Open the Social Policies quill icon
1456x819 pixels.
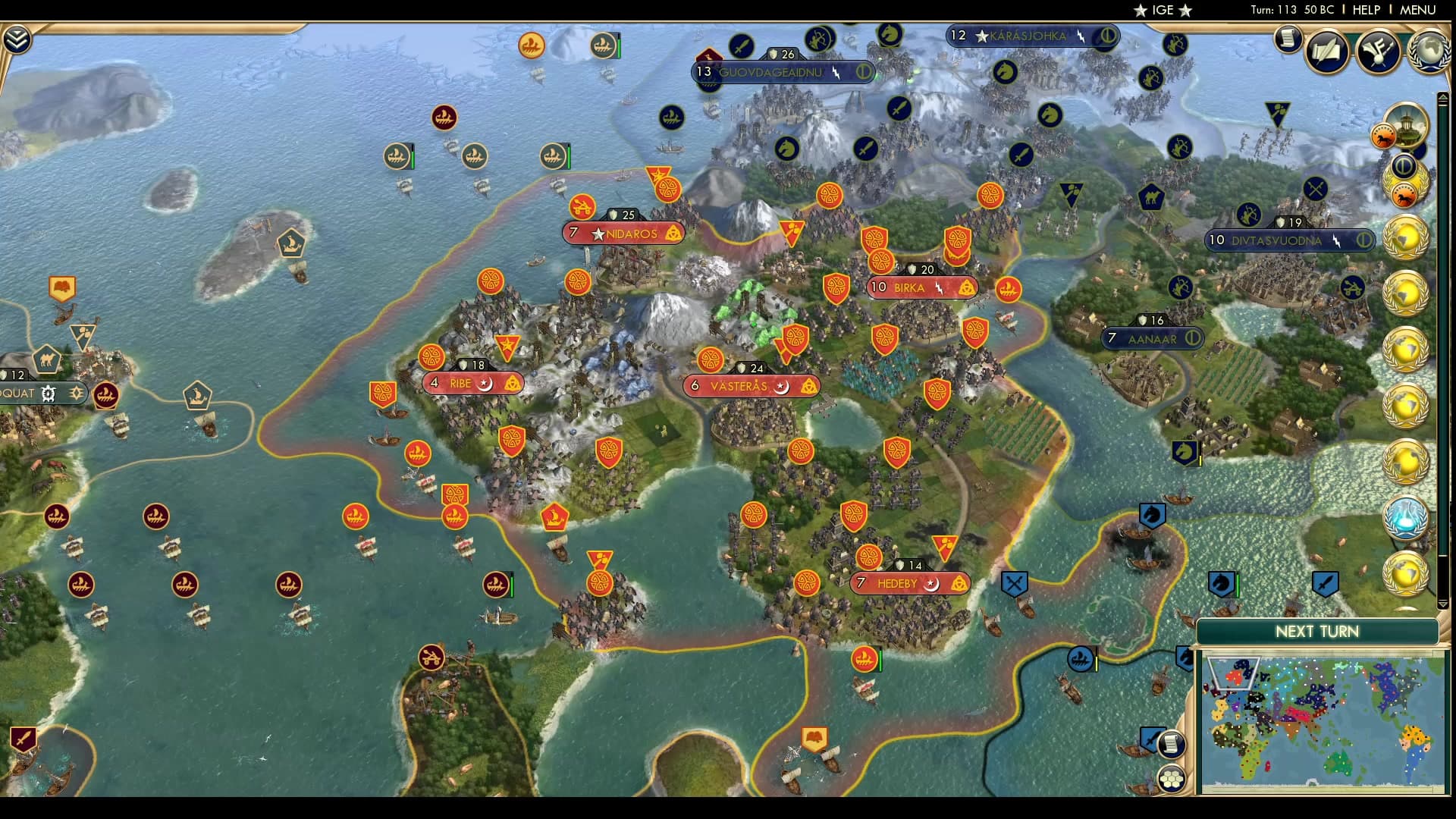[x=1327, y=51]
